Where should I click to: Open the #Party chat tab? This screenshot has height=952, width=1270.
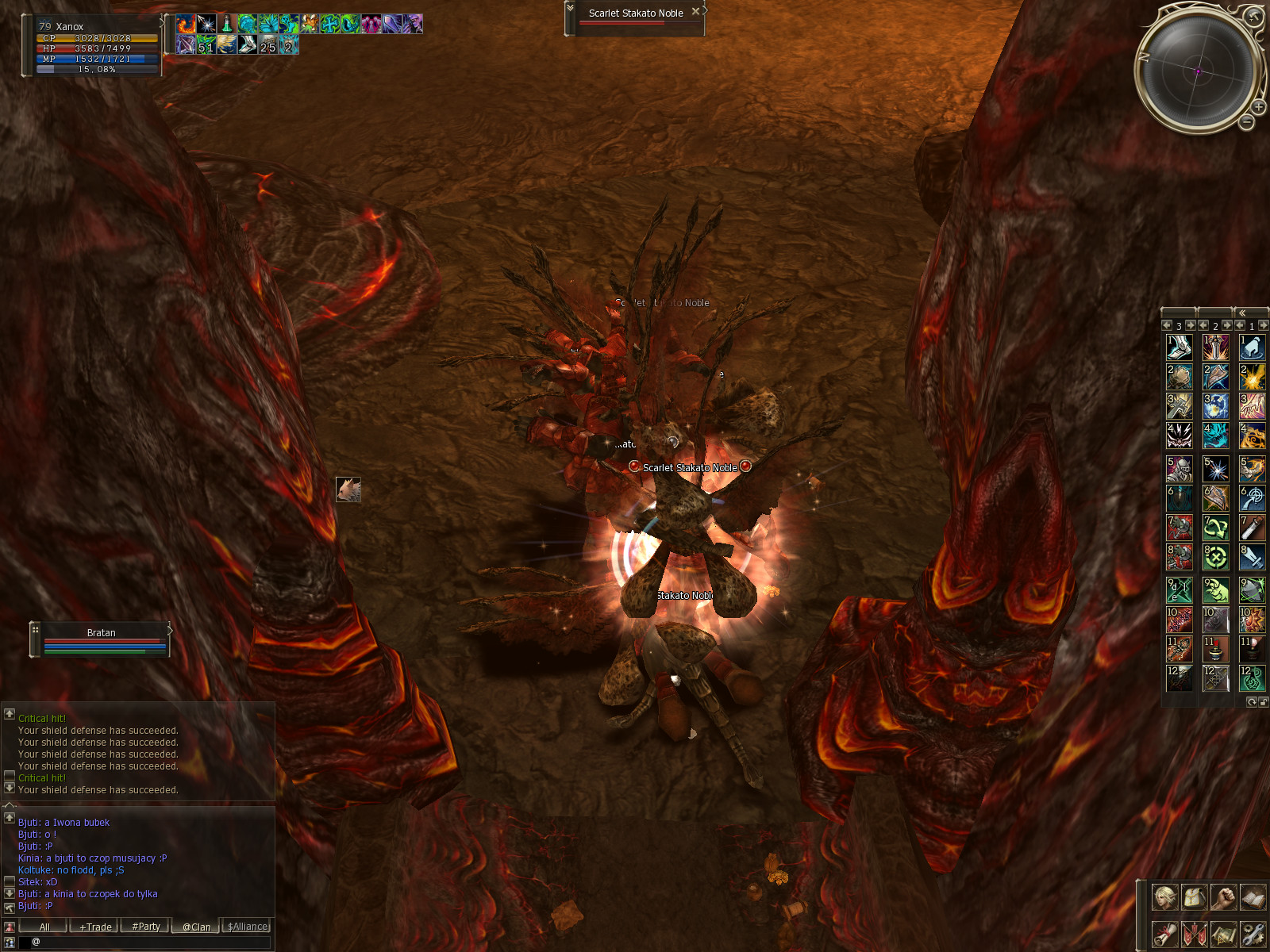(146, 927)
